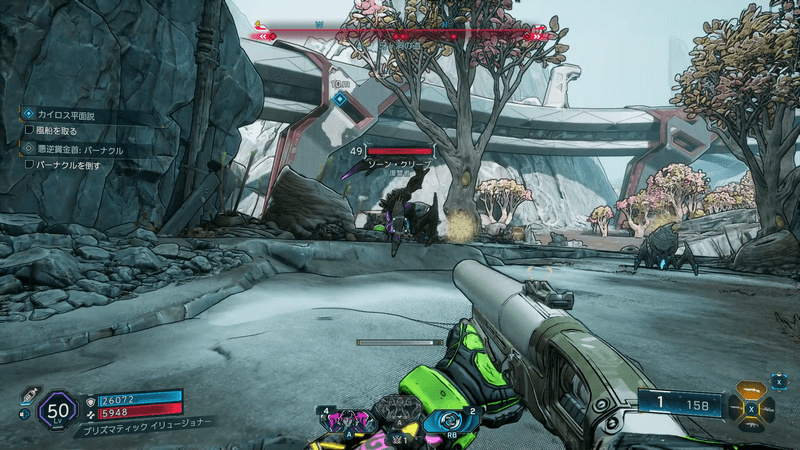Image resolution: width=800 pixels, height=450 pixels.
Task: Click the syringe repkit icon
Action: tap(30, 394)
